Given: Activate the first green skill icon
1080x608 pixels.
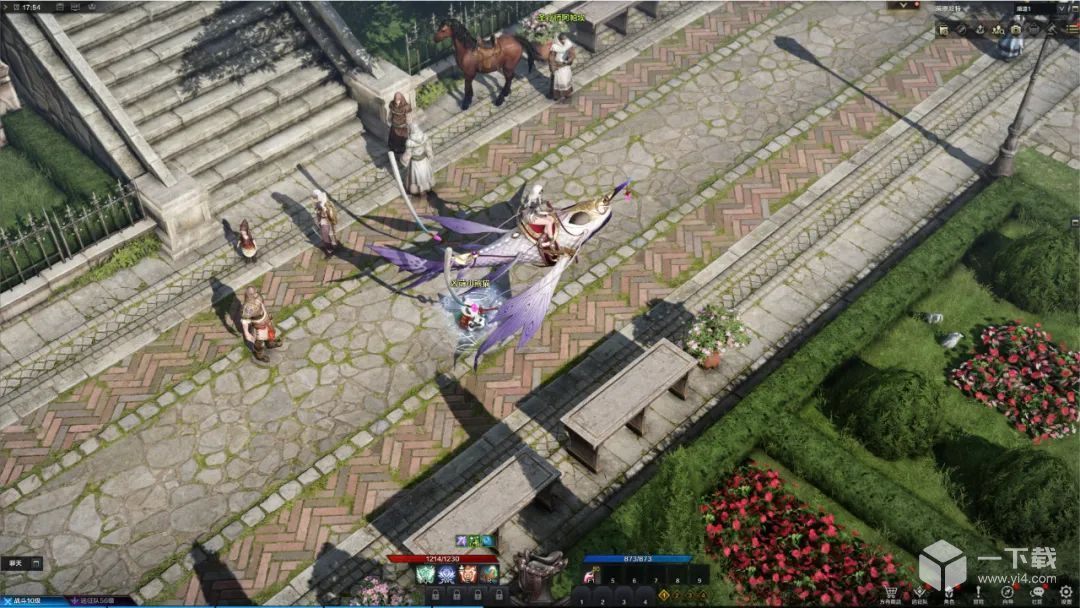Looking at the screenshot, I should click(x=424, y=574).
